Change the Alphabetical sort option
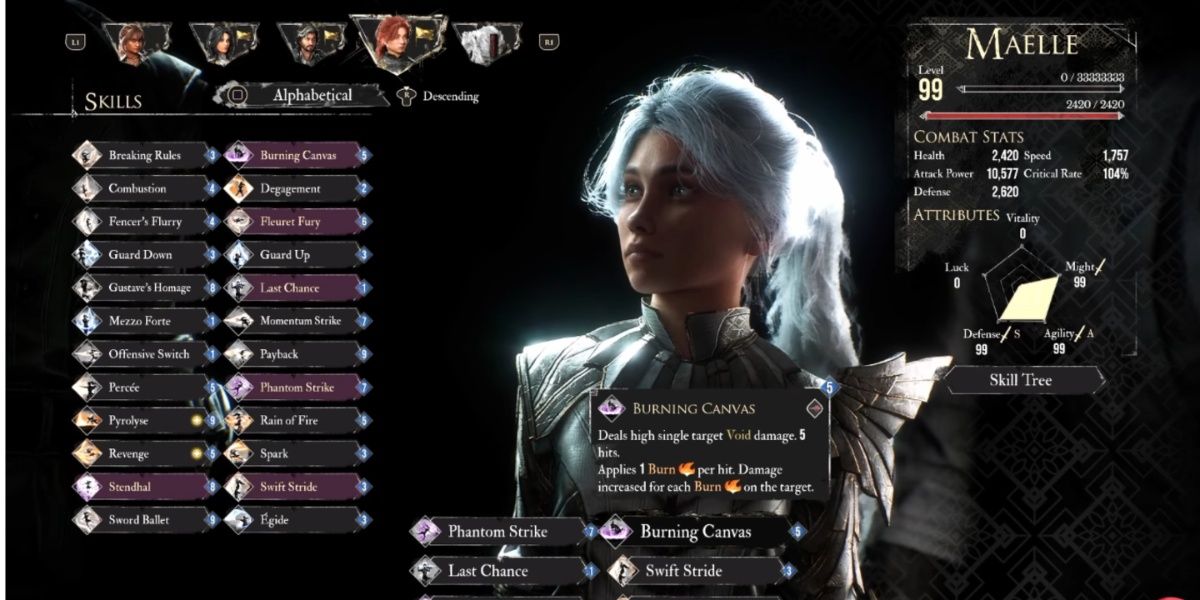This screenshot has width=1200, height=600. coord(312,96)
